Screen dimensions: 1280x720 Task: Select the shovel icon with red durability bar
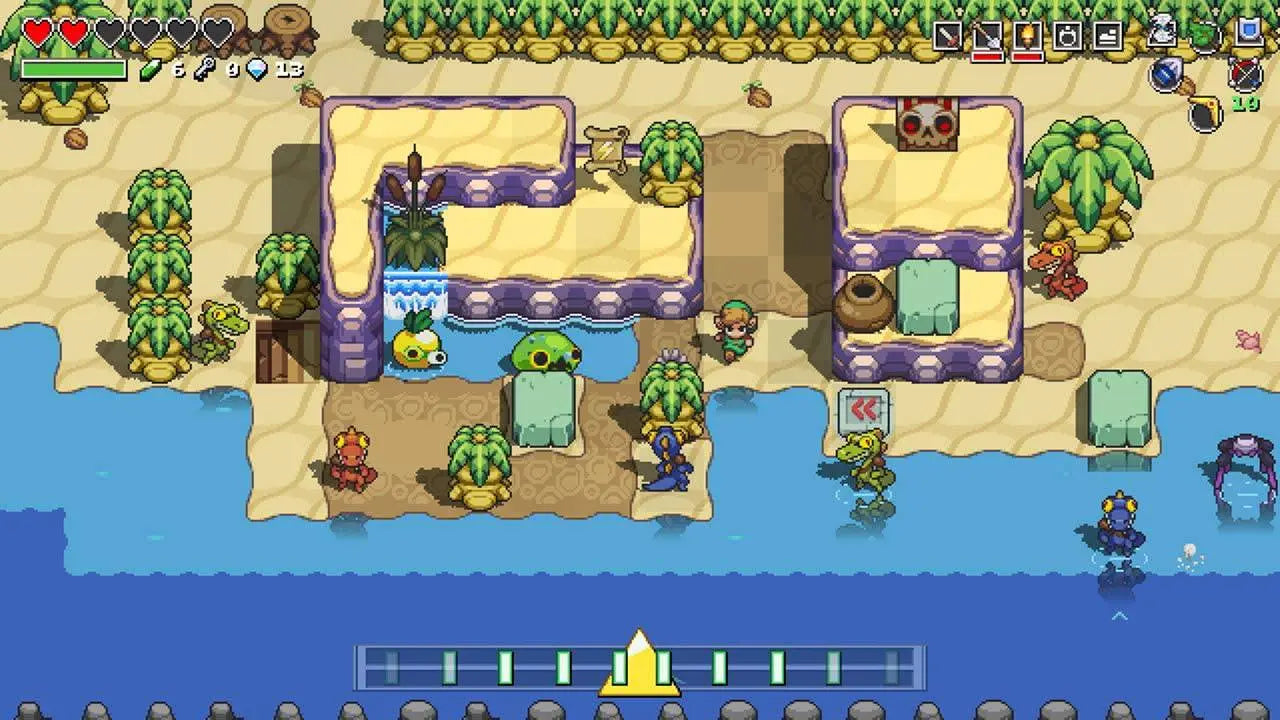pyautogui.click(x=989, y=33)
